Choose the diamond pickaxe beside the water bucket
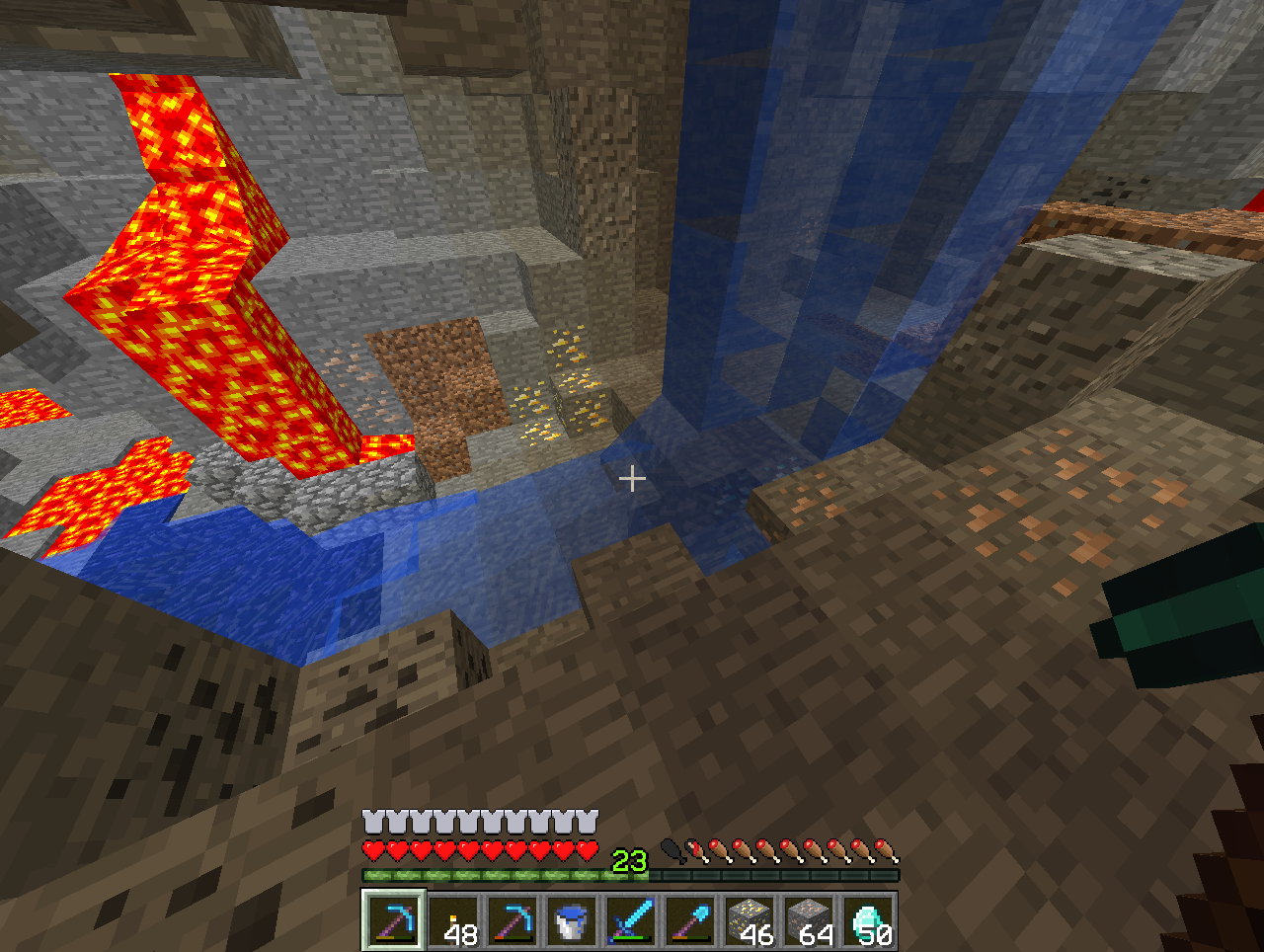This screenshot has height=952, width=1264. 513,920
